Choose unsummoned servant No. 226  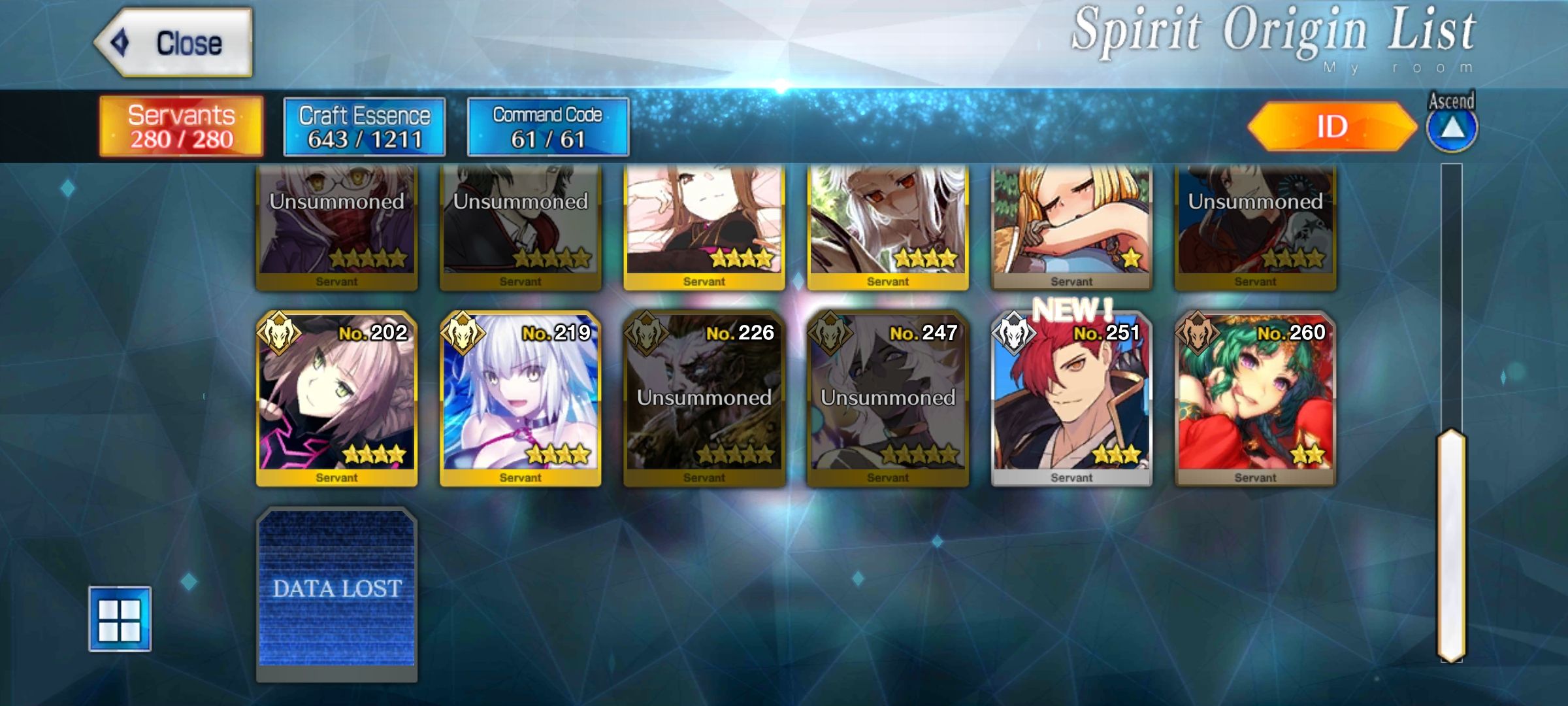[704, 399]
